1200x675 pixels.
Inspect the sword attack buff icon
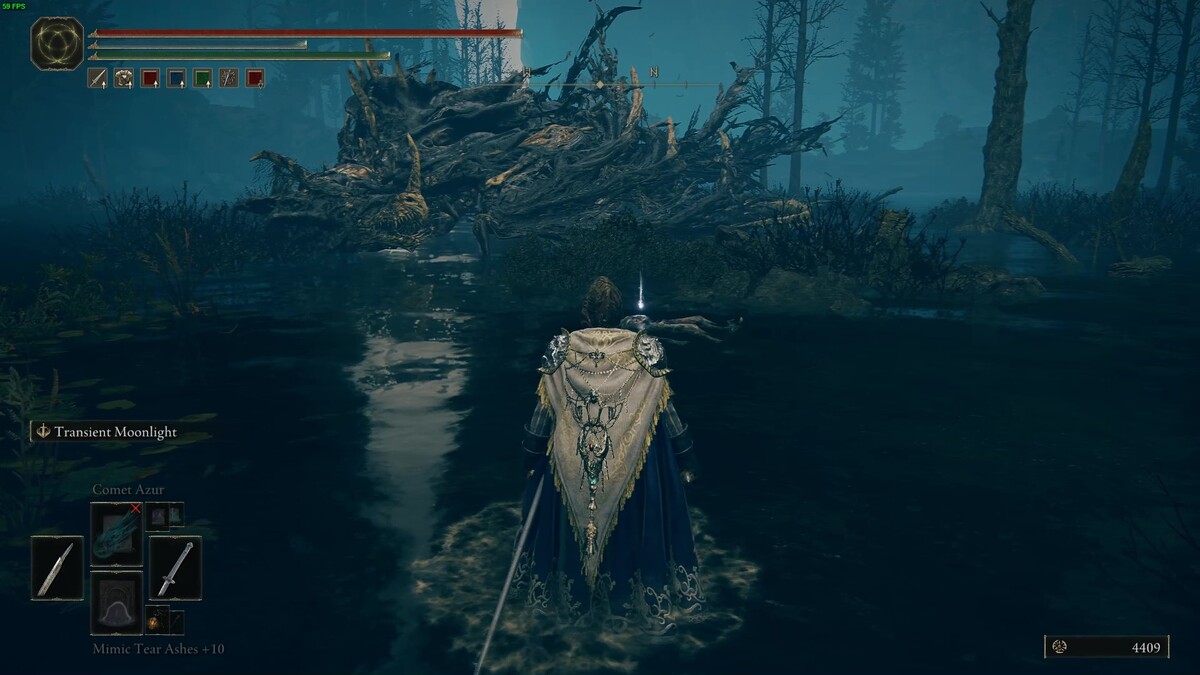(x=98, y=78)
